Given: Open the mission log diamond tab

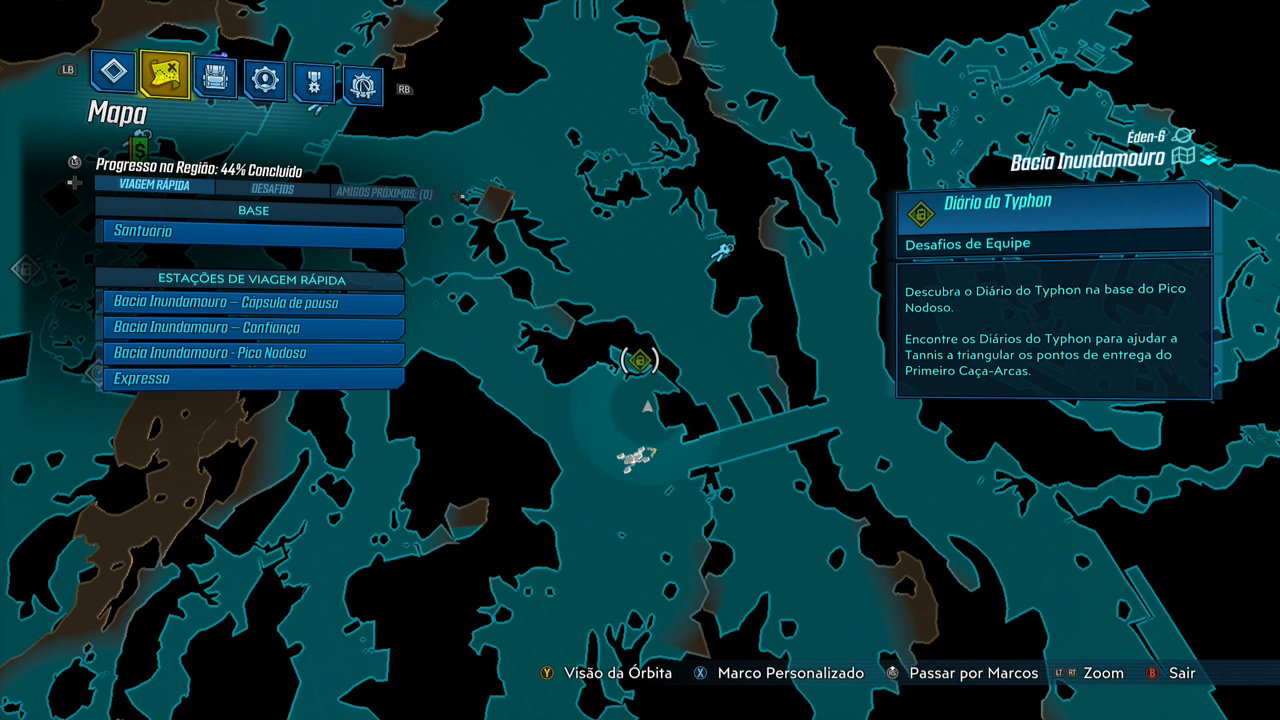Looking at the screenshot, I should pyautogui.click(x=114, y=73).
